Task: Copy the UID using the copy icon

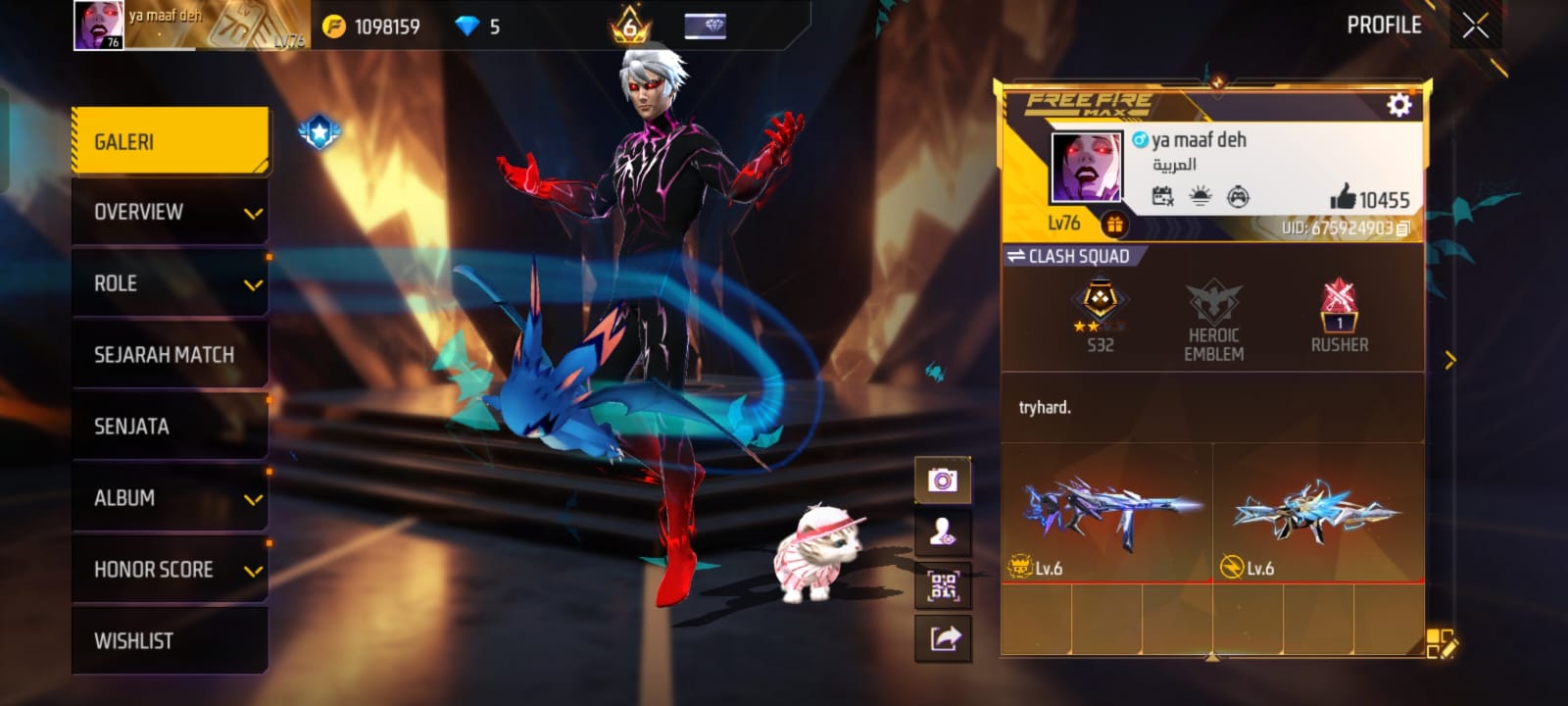Action: 1403,228
